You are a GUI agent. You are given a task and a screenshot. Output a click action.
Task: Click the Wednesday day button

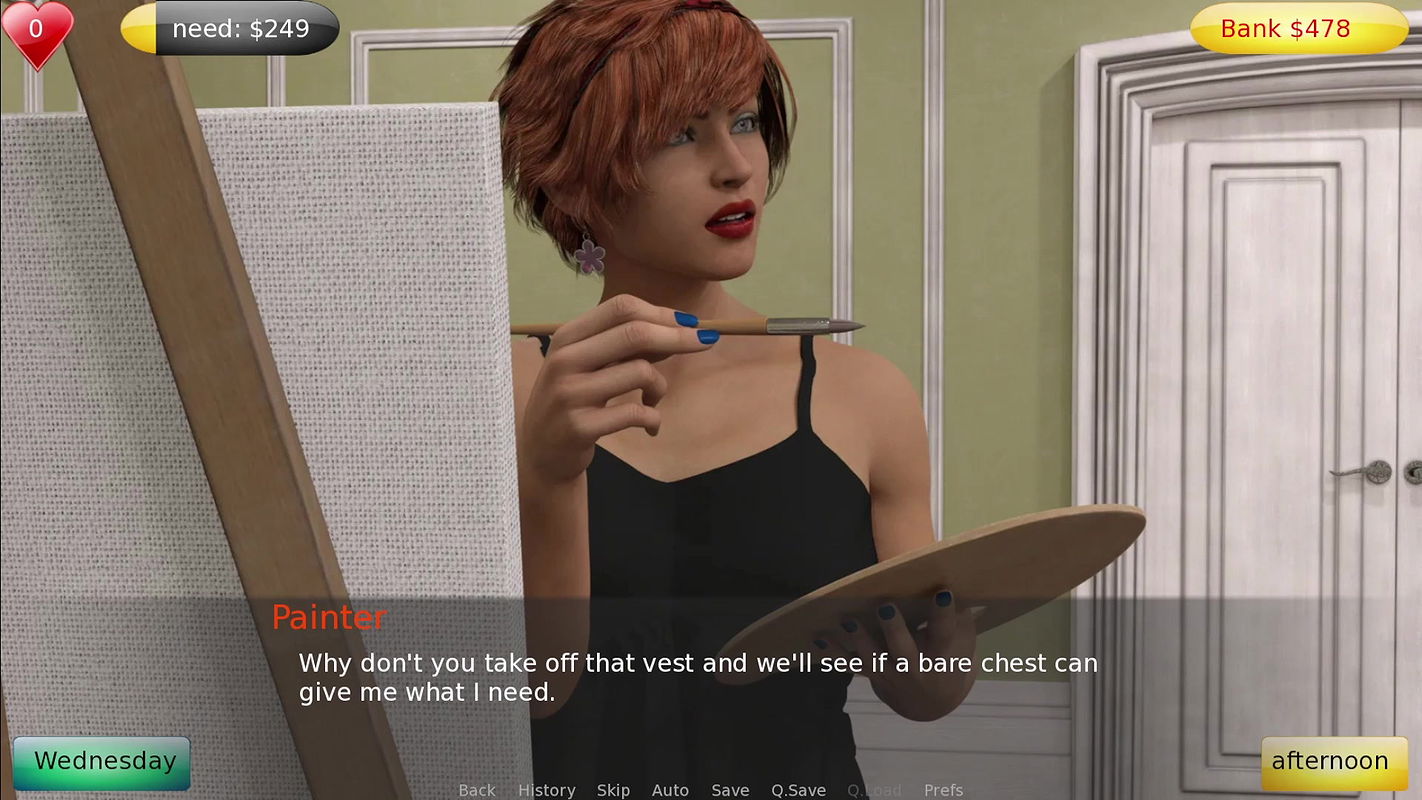click(102, 762)
